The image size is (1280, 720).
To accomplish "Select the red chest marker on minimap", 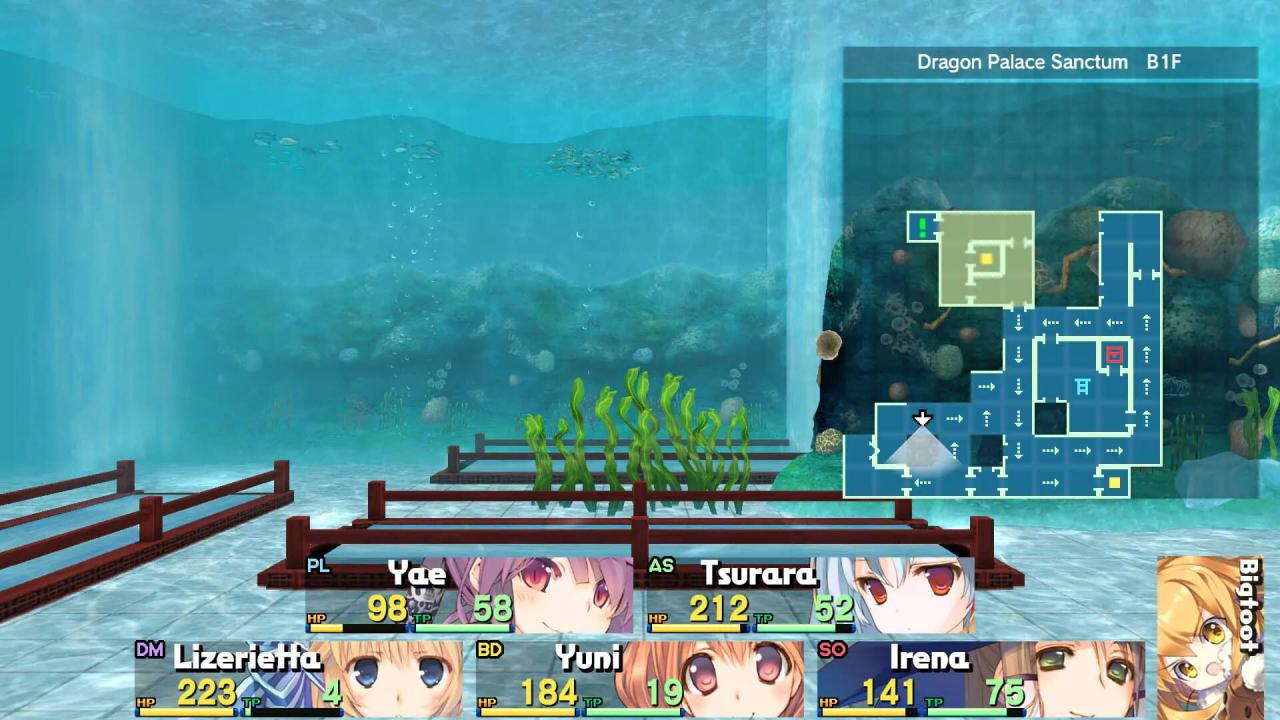I will [x=1114, y=354].
